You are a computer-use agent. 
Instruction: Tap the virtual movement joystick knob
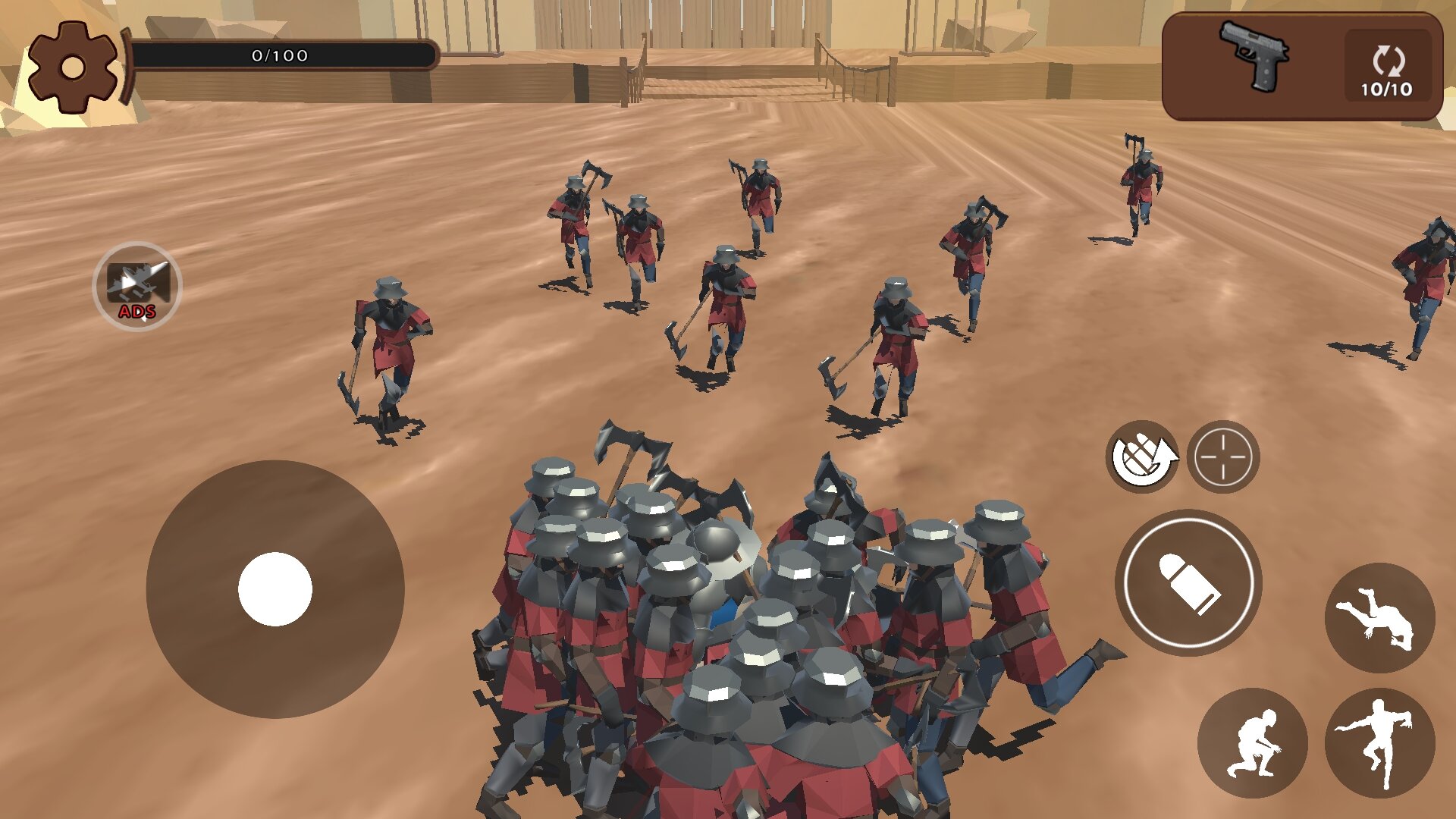(x=275, y=589)
